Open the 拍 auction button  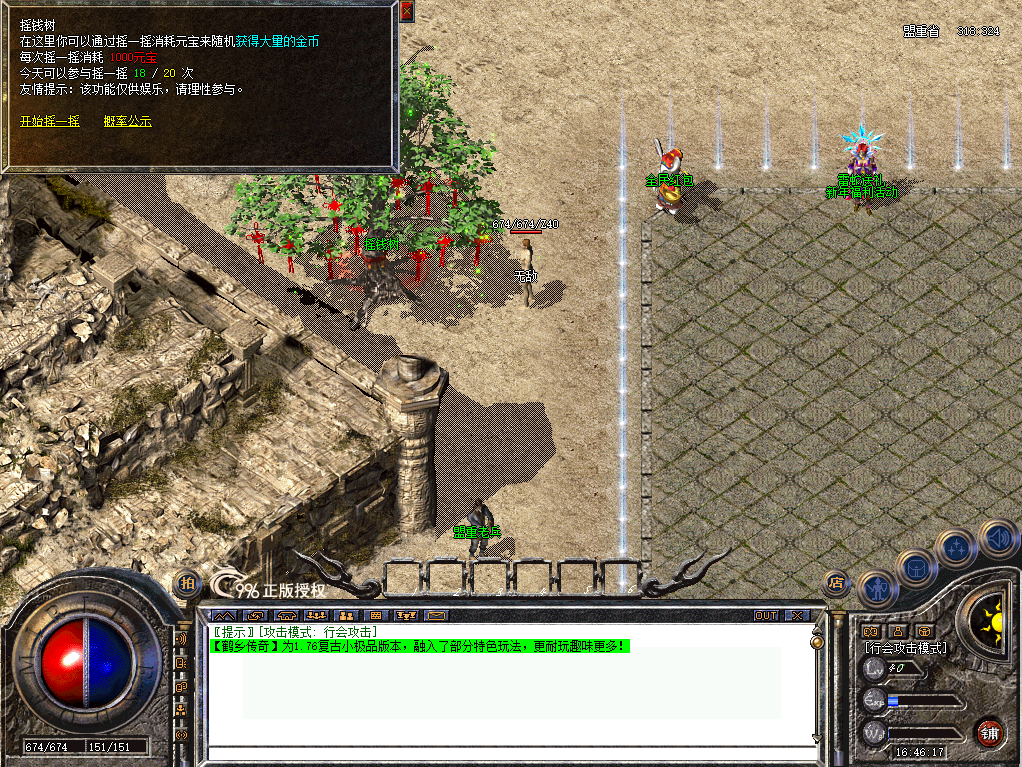pos(186,583)
